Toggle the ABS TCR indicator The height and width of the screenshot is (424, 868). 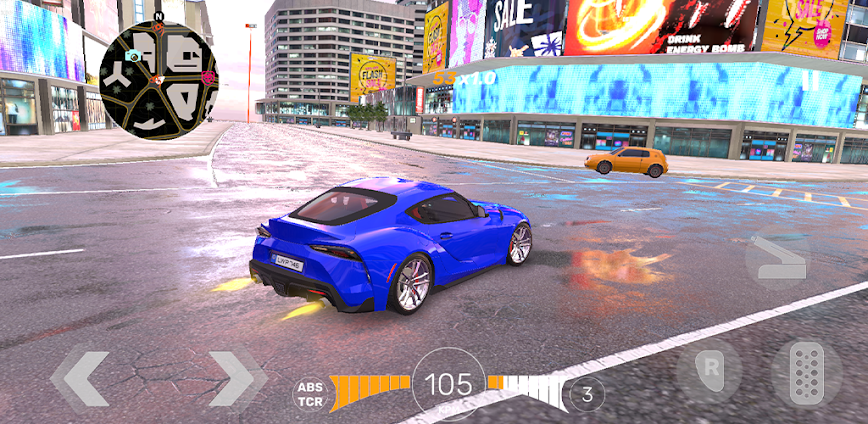coord(311,393)
